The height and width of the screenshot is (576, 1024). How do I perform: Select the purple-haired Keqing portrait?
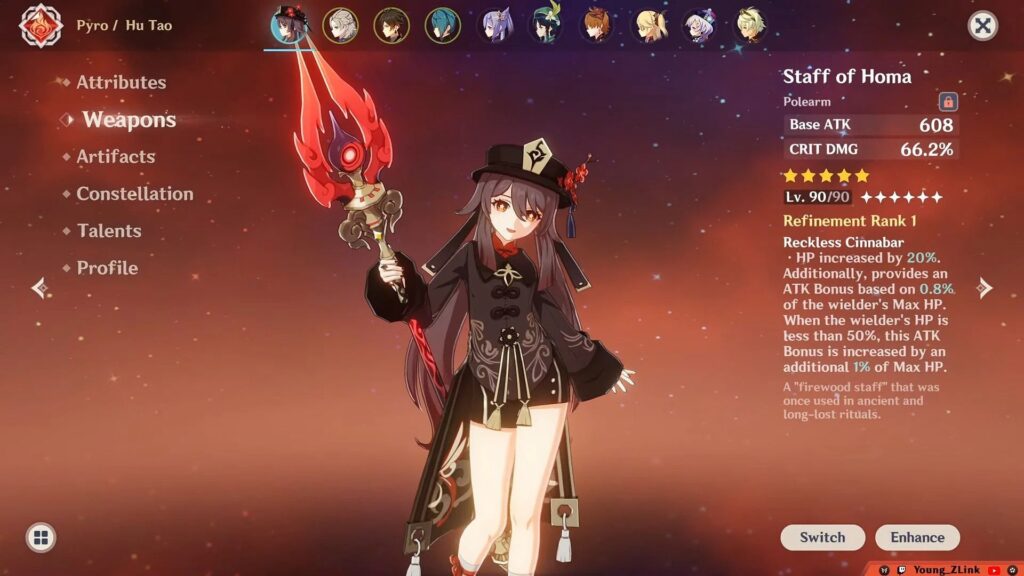[x=494, y=25]
